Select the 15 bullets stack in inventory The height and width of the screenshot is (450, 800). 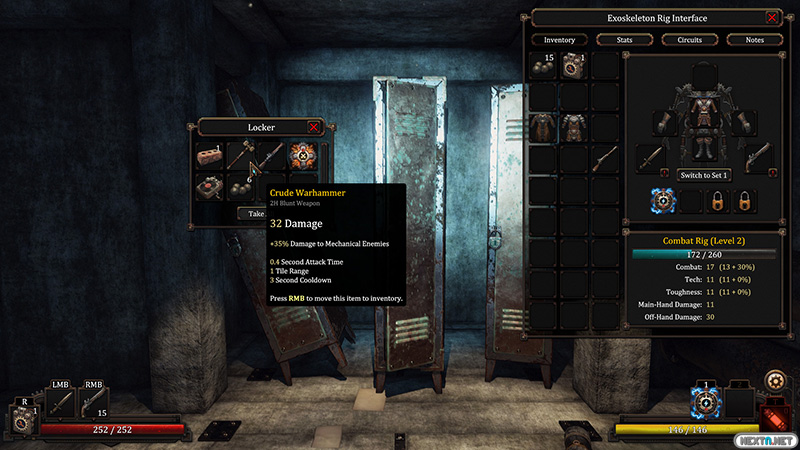(x=543, y=67)
